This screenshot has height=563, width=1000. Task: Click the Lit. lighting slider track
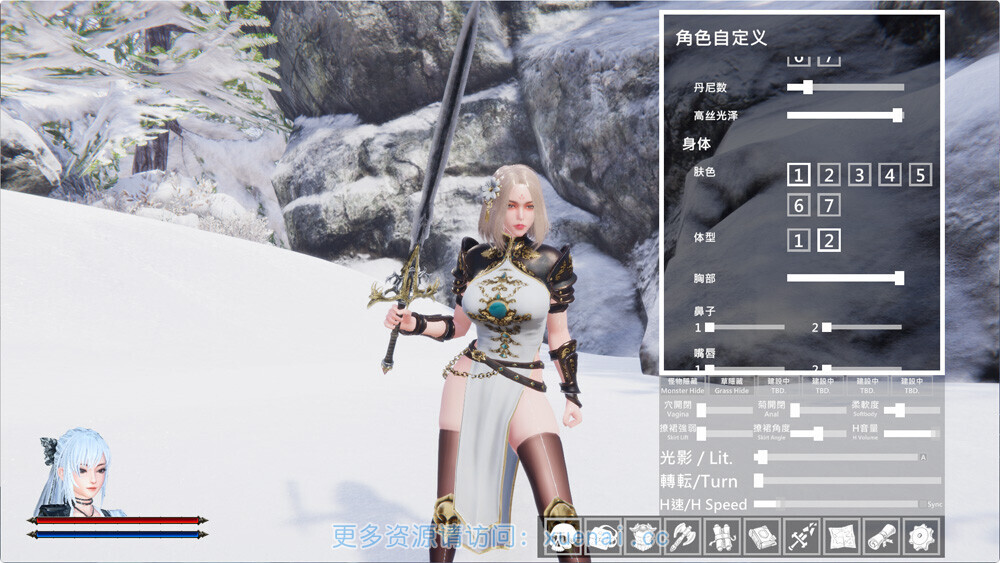840,457
